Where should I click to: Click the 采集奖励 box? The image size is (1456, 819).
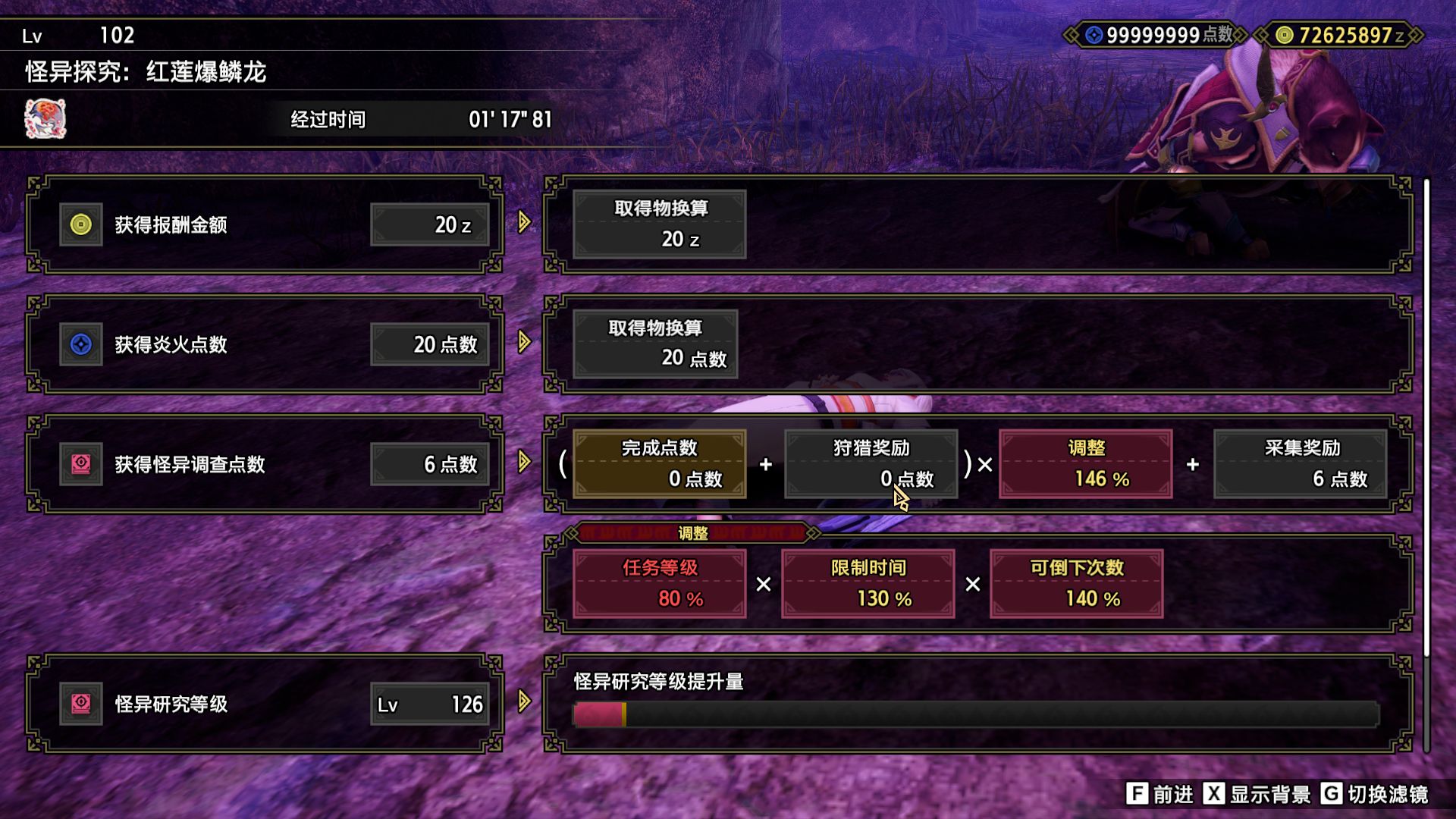(1301, 464)
